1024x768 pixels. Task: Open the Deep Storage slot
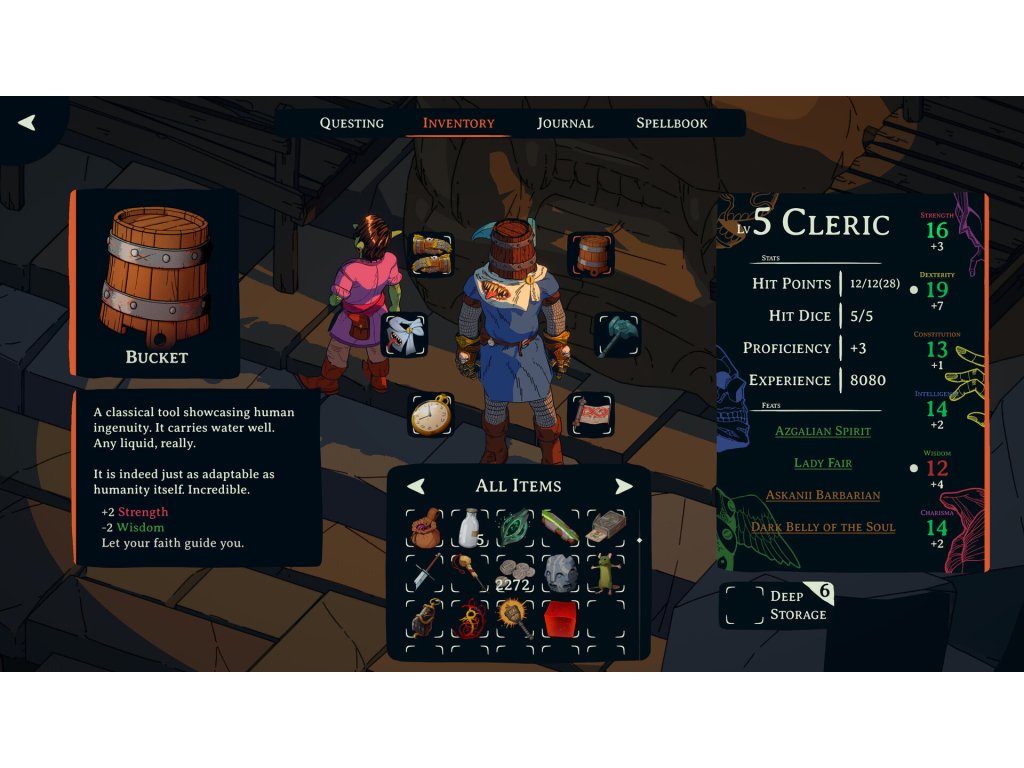point(743,605)
